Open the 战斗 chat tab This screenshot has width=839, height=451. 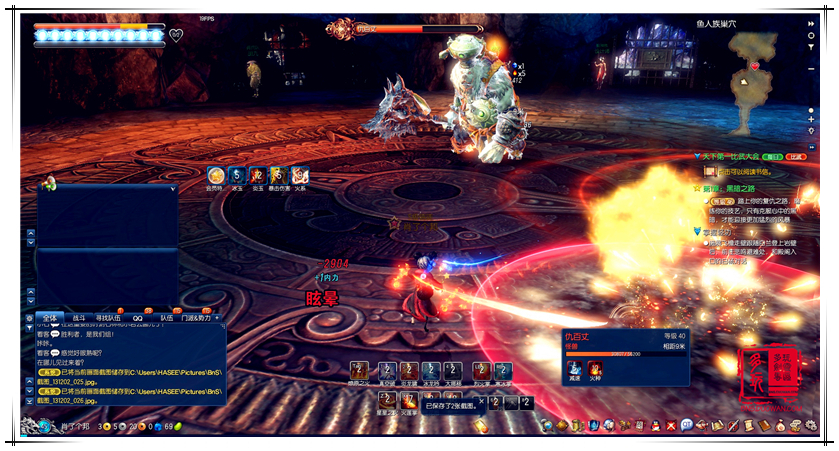click(x=79, y=318)
